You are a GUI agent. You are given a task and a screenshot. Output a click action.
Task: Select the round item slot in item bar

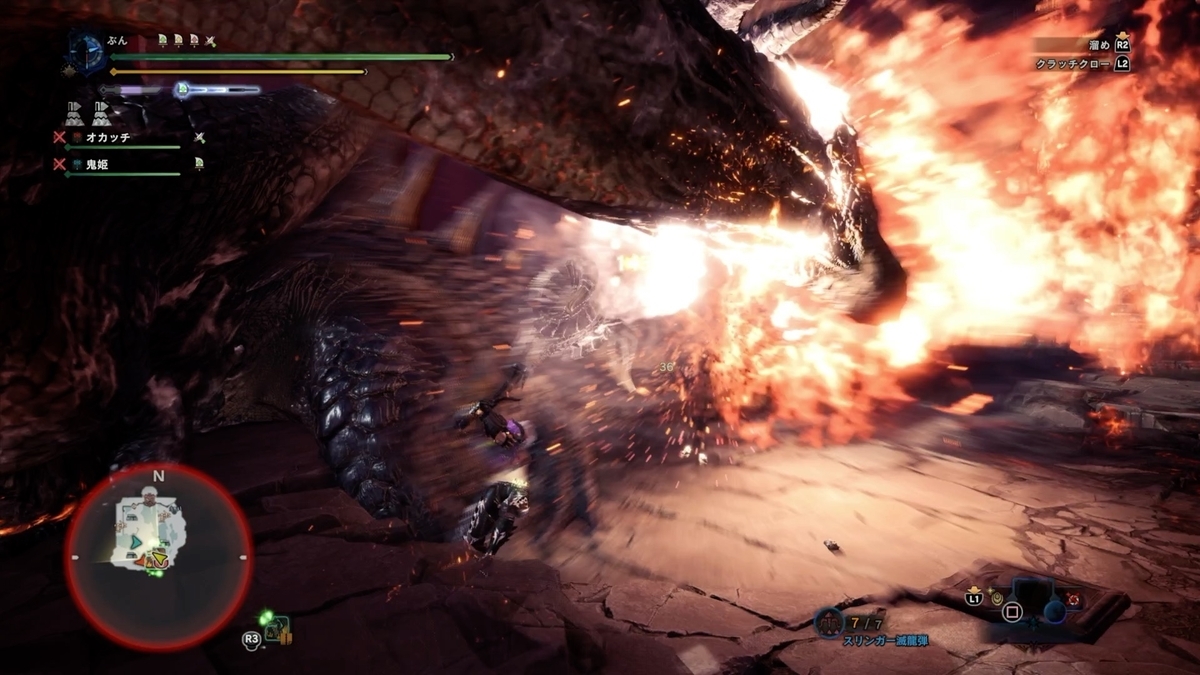[1054, 612]
